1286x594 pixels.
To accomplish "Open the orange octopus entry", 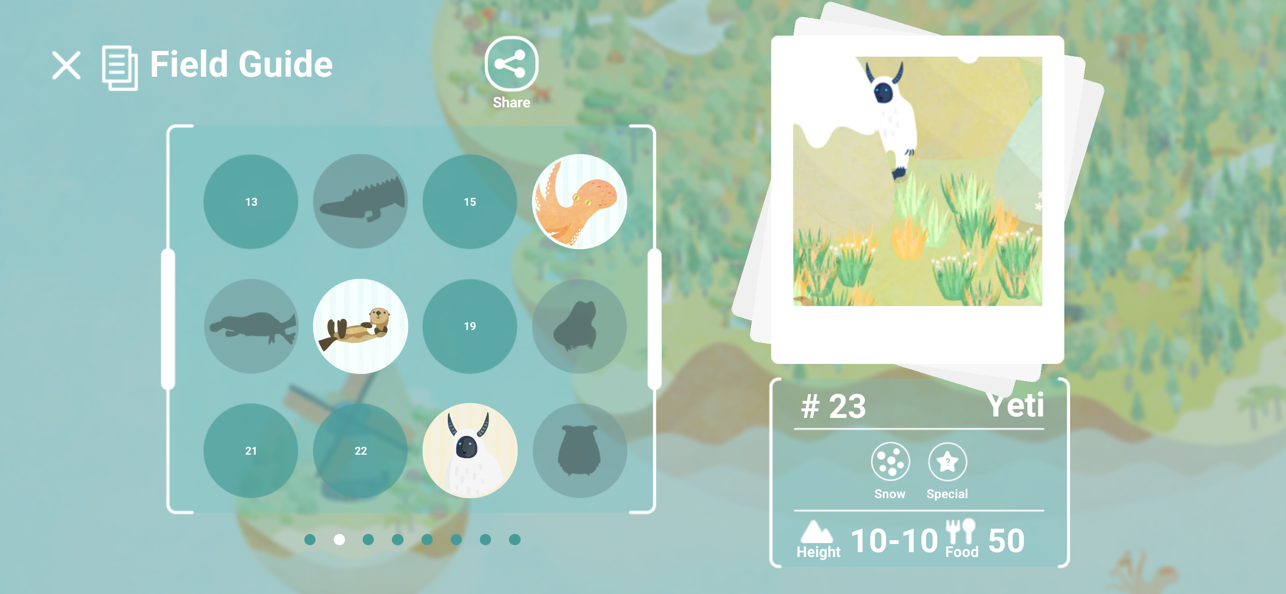I will 579,202.
